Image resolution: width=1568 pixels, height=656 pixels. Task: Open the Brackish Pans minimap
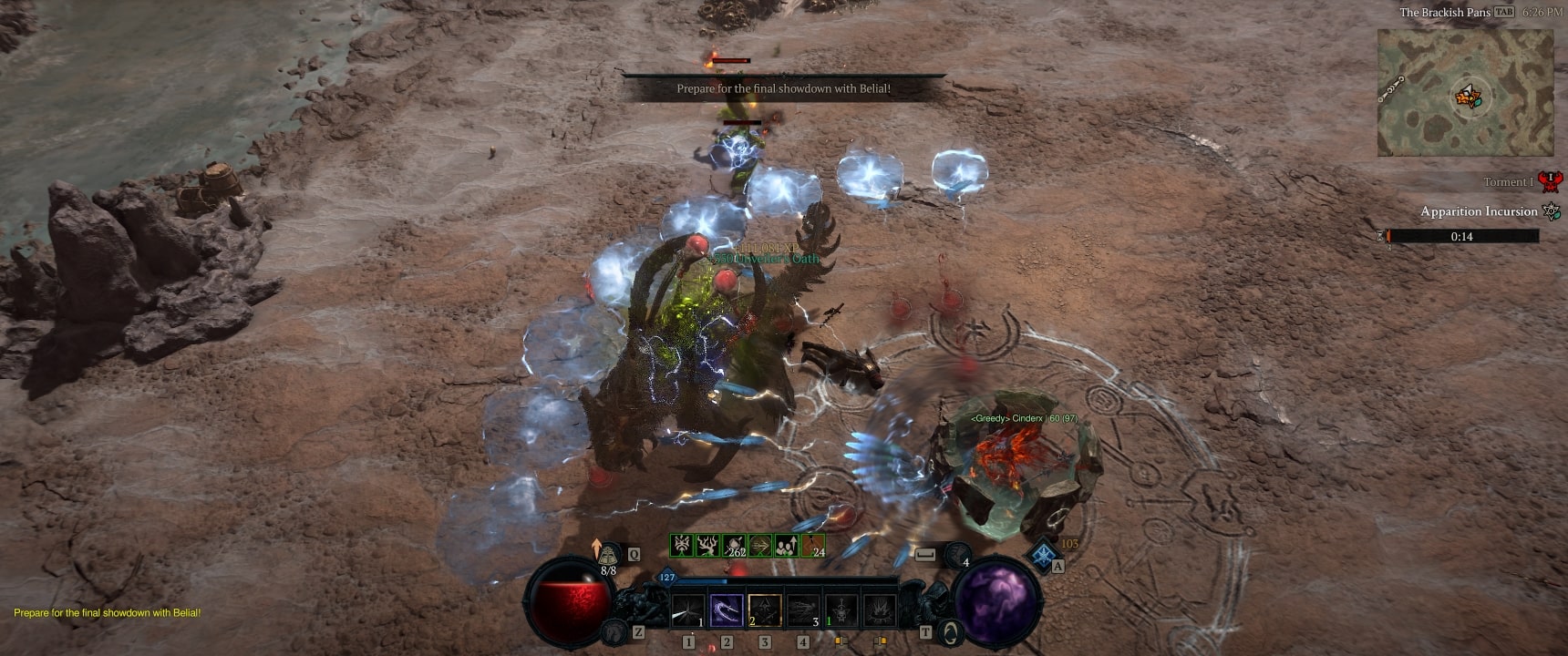[1465, 93]
